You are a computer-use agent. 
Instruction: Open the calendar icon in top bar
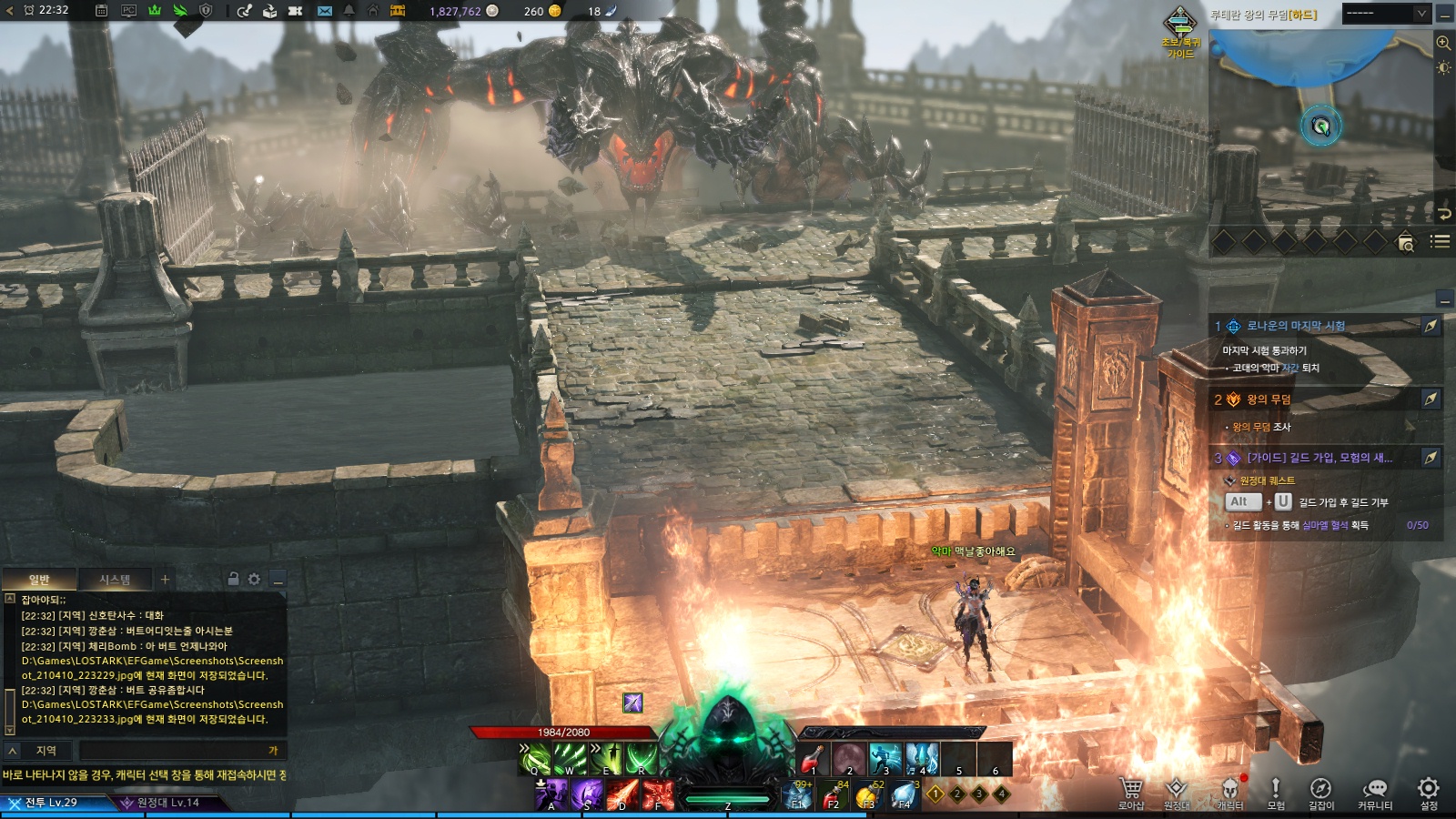(102, 11)
